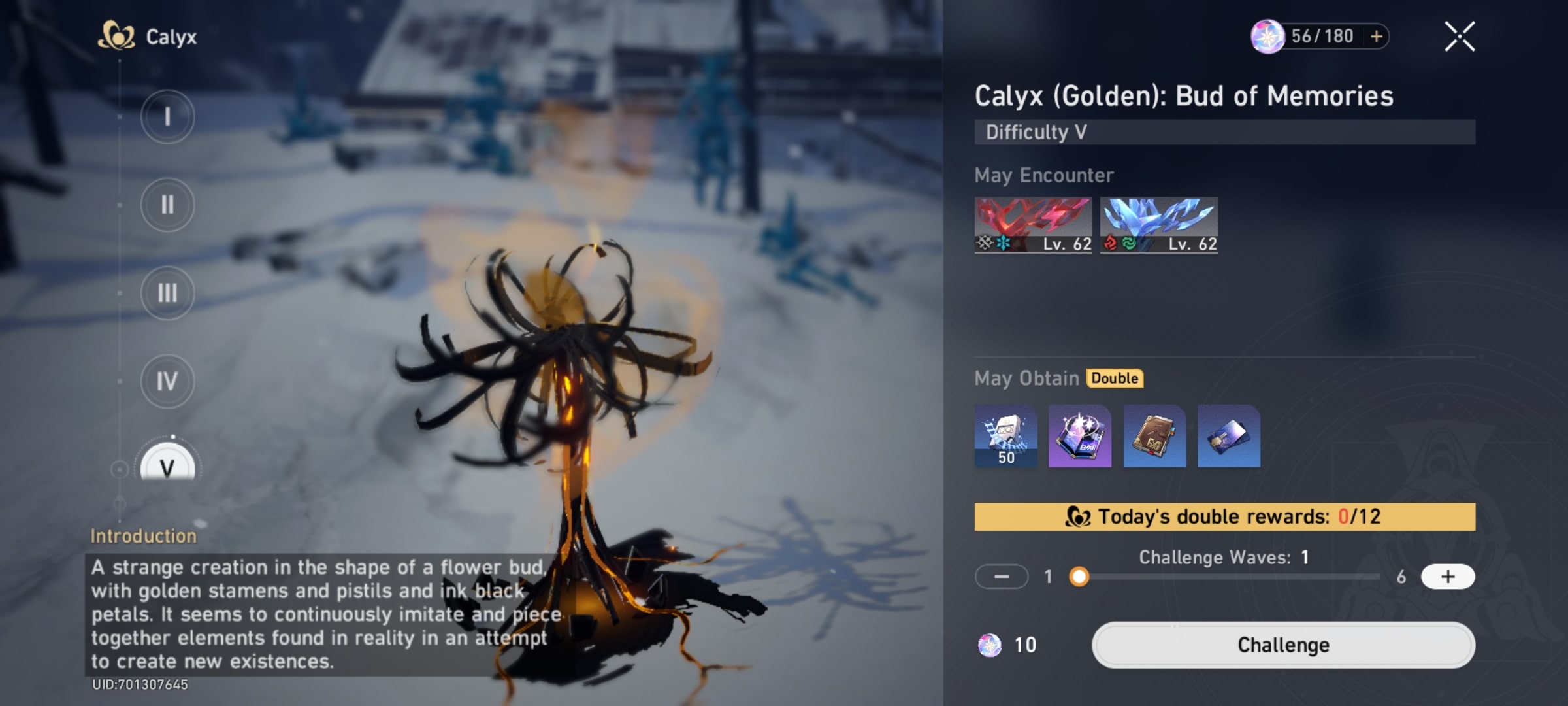Switch to difficulty III

167,294
